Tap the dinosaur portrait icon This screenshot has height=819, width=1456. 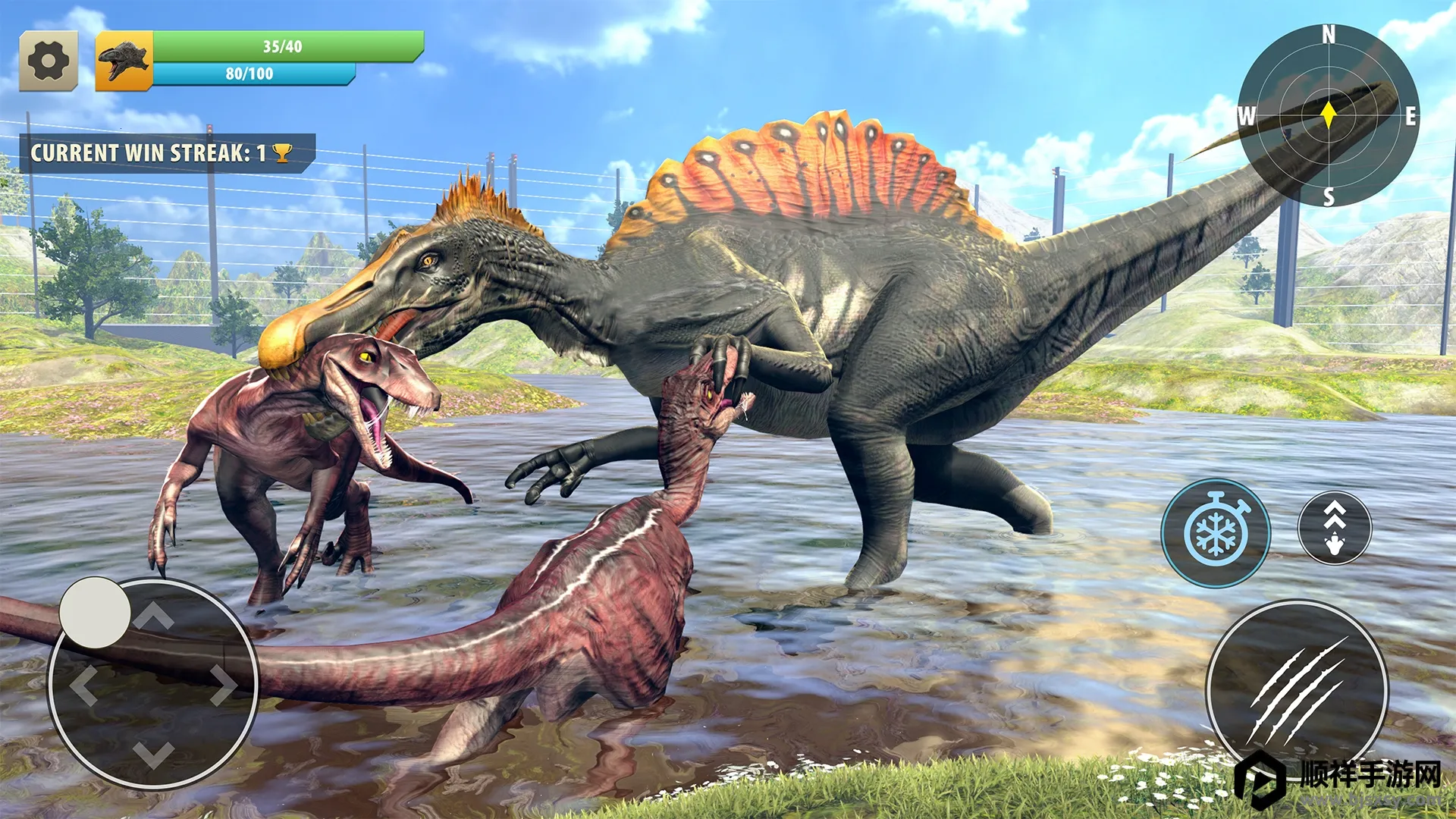(124, 61)
